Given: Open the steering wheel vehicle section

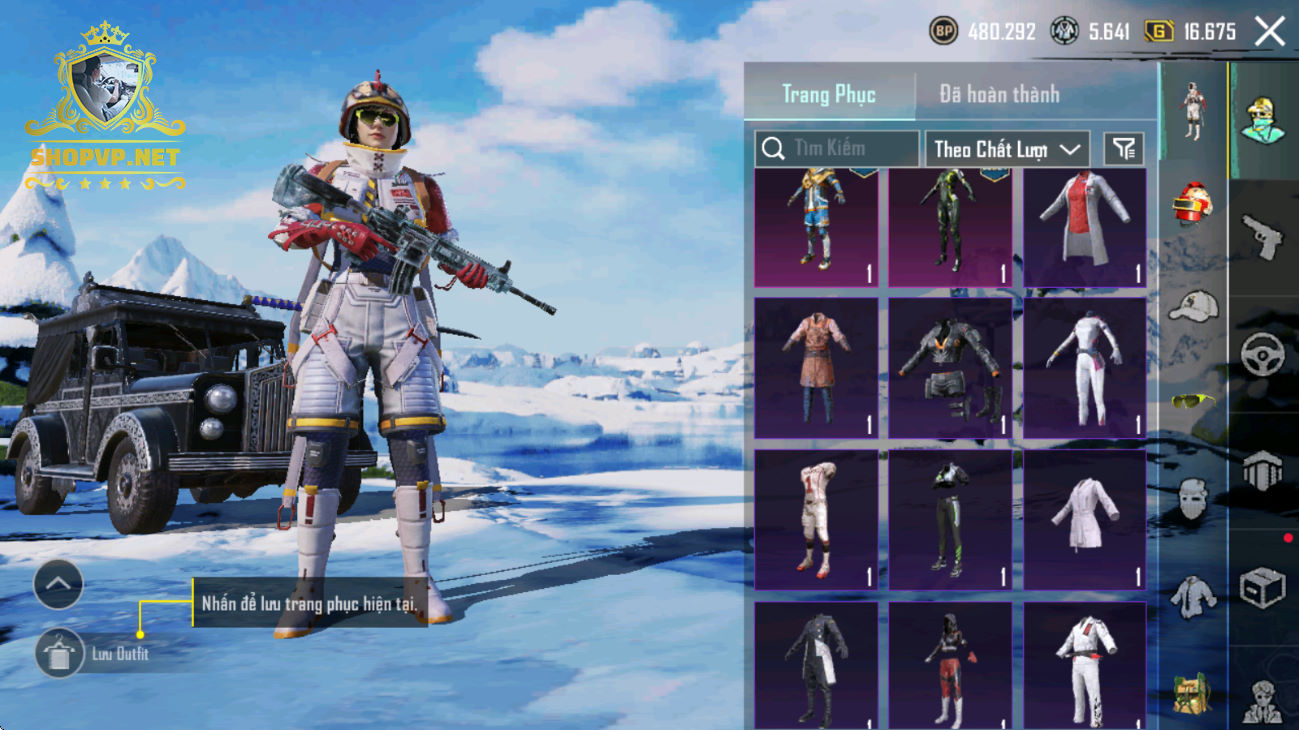Looking at the screenshot, I should (x=1262, y=354).
